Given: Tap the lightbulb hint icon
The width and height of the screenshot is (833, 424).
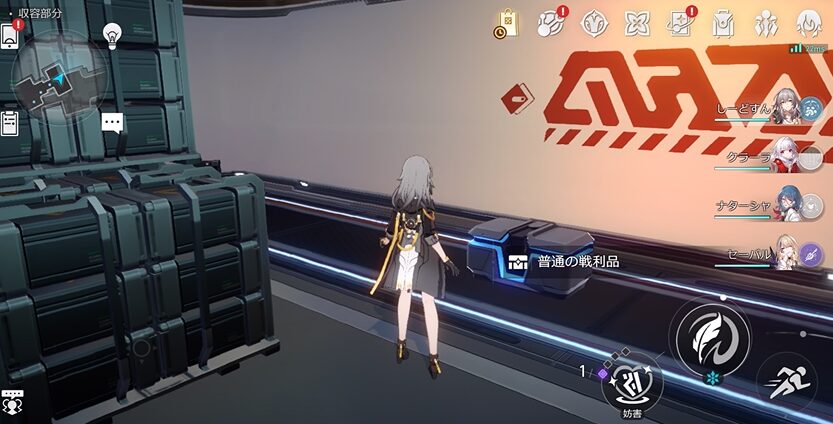Looking at the screenshot, I should point(113,33).
